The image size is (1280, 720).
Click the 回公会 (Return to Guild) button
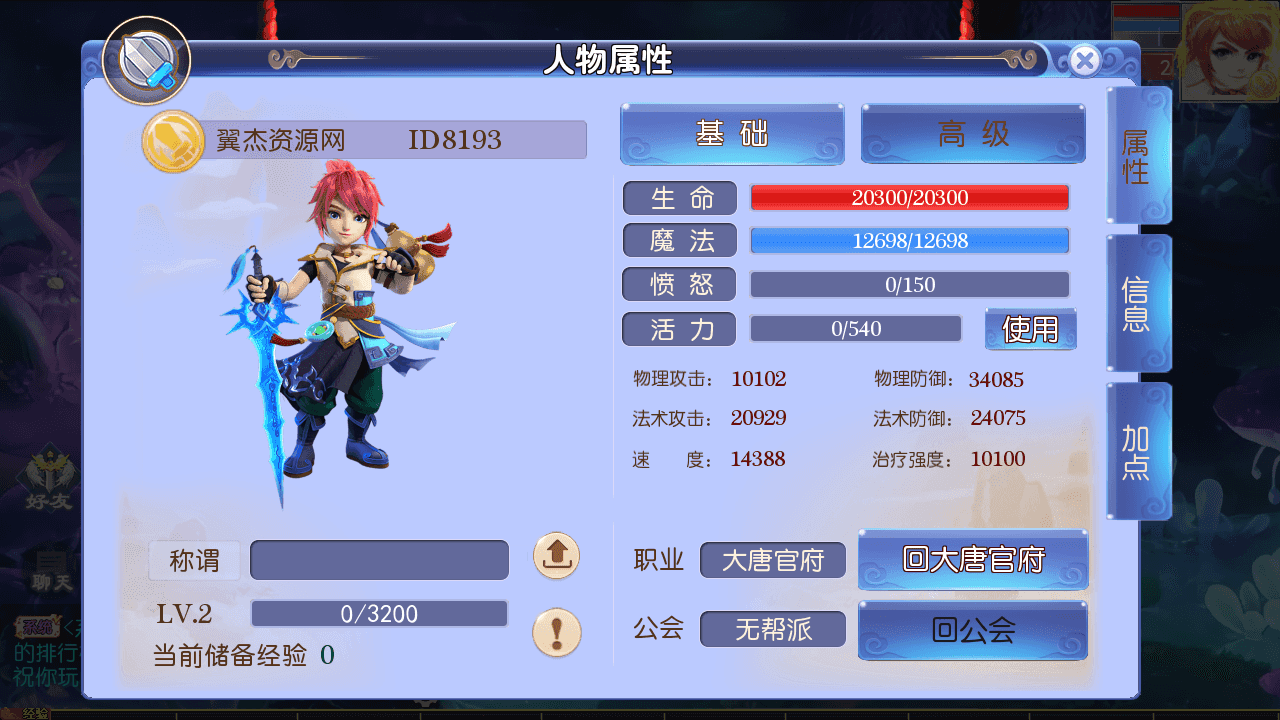[x=972, y=630]
